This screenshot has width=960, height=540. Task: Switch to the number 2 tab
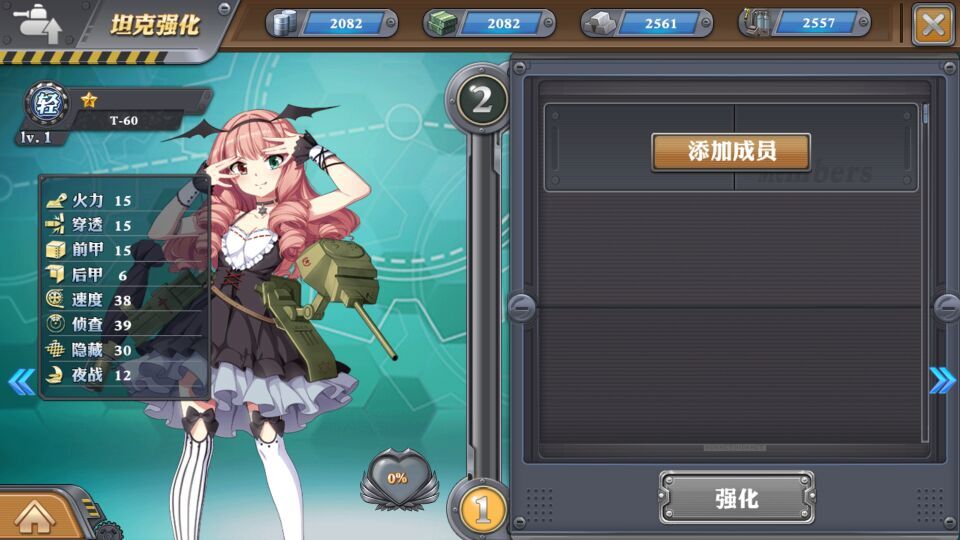point(482,99)
